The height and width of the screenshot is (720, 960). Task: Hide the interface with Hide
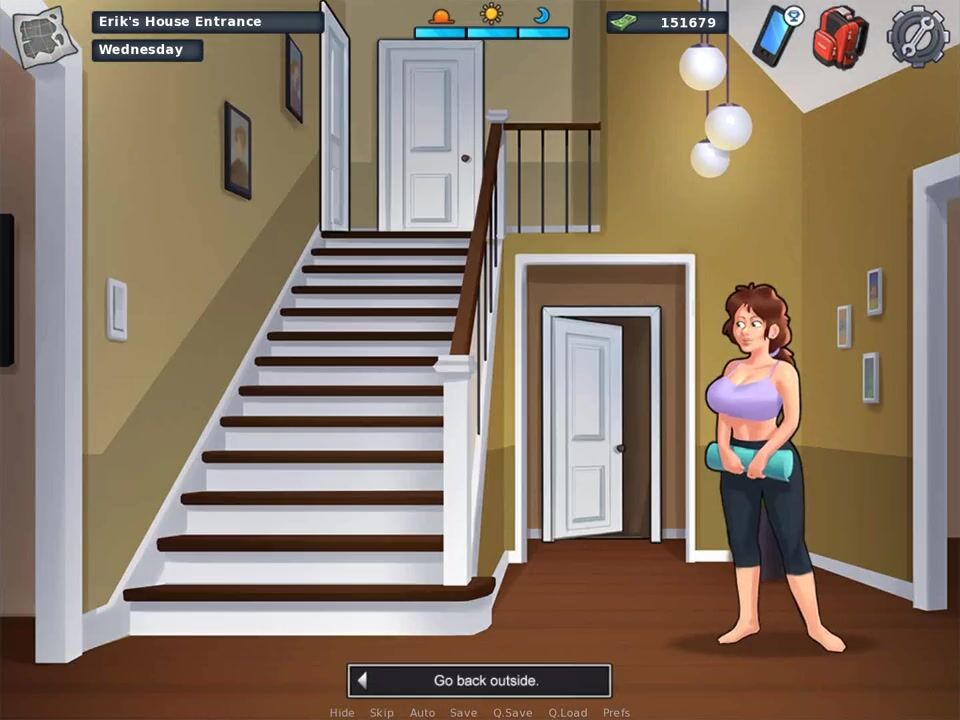342,713
